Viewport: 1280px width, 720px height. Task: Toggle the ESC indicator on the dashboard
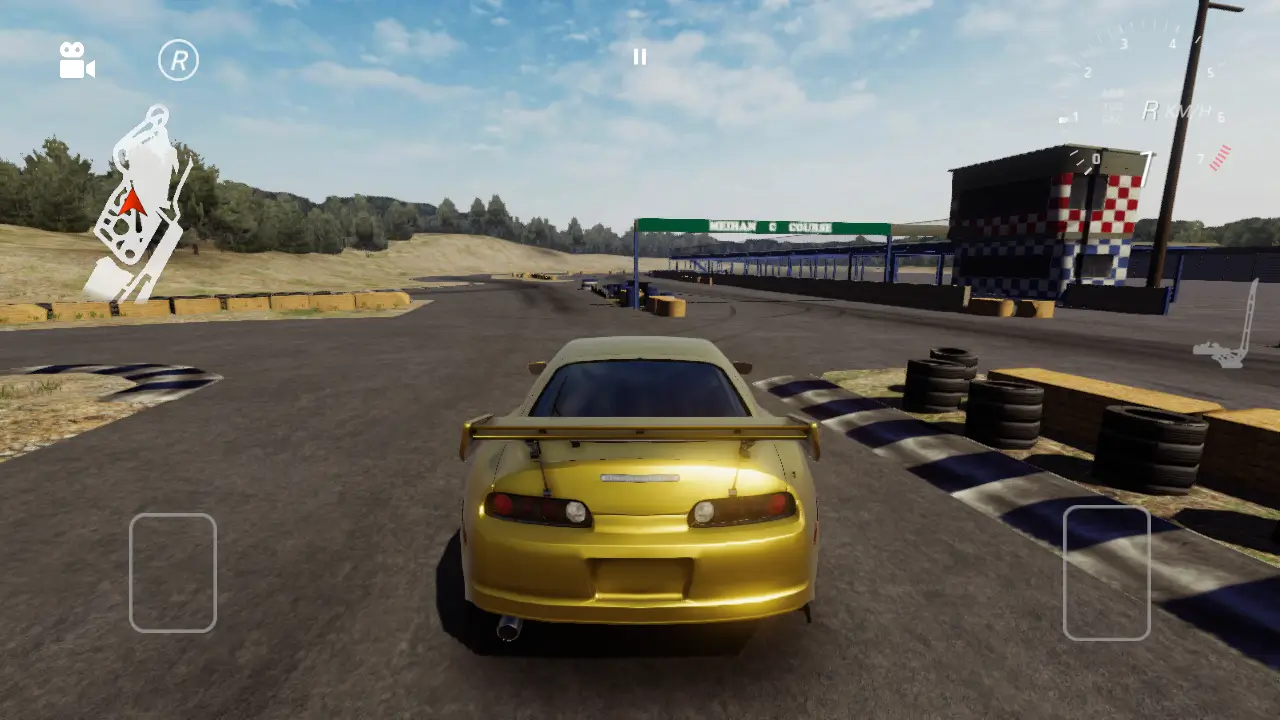tap(1112, 118)
